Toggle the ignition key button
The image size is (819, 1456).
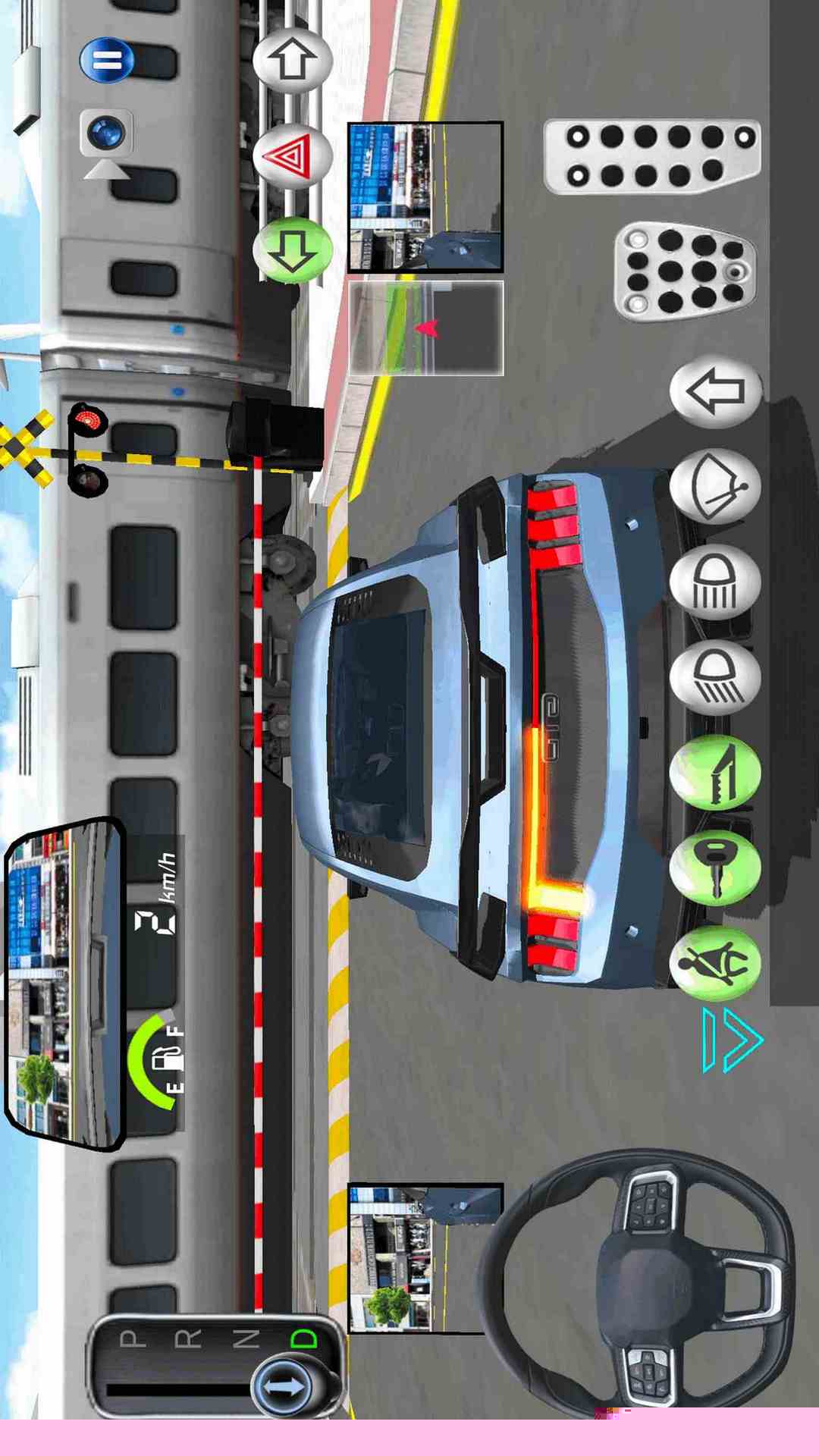pyautogui.click(x=715, y=868)
